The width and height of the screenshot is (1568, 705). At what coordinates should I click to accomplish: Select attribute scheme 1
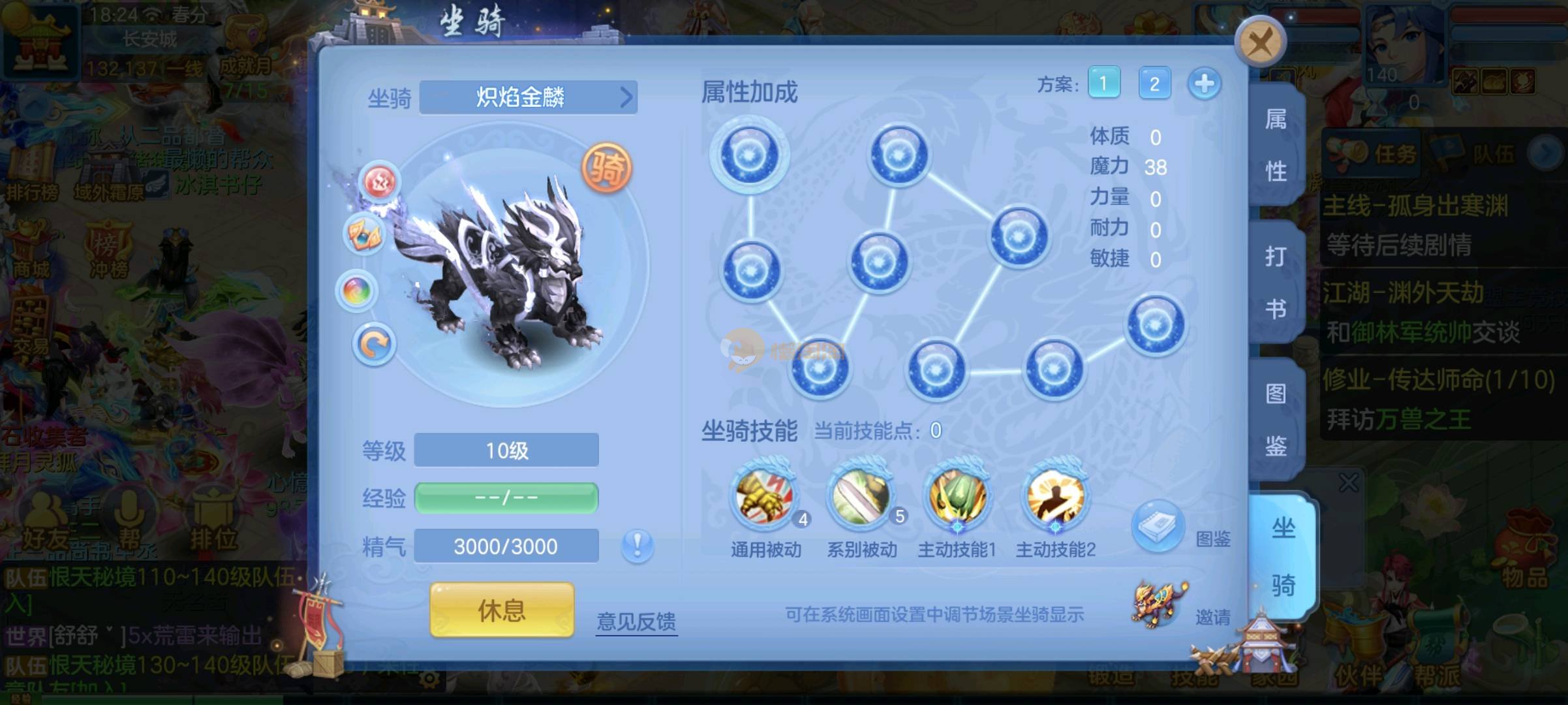pyautogui.click(x=1103, y=84)
